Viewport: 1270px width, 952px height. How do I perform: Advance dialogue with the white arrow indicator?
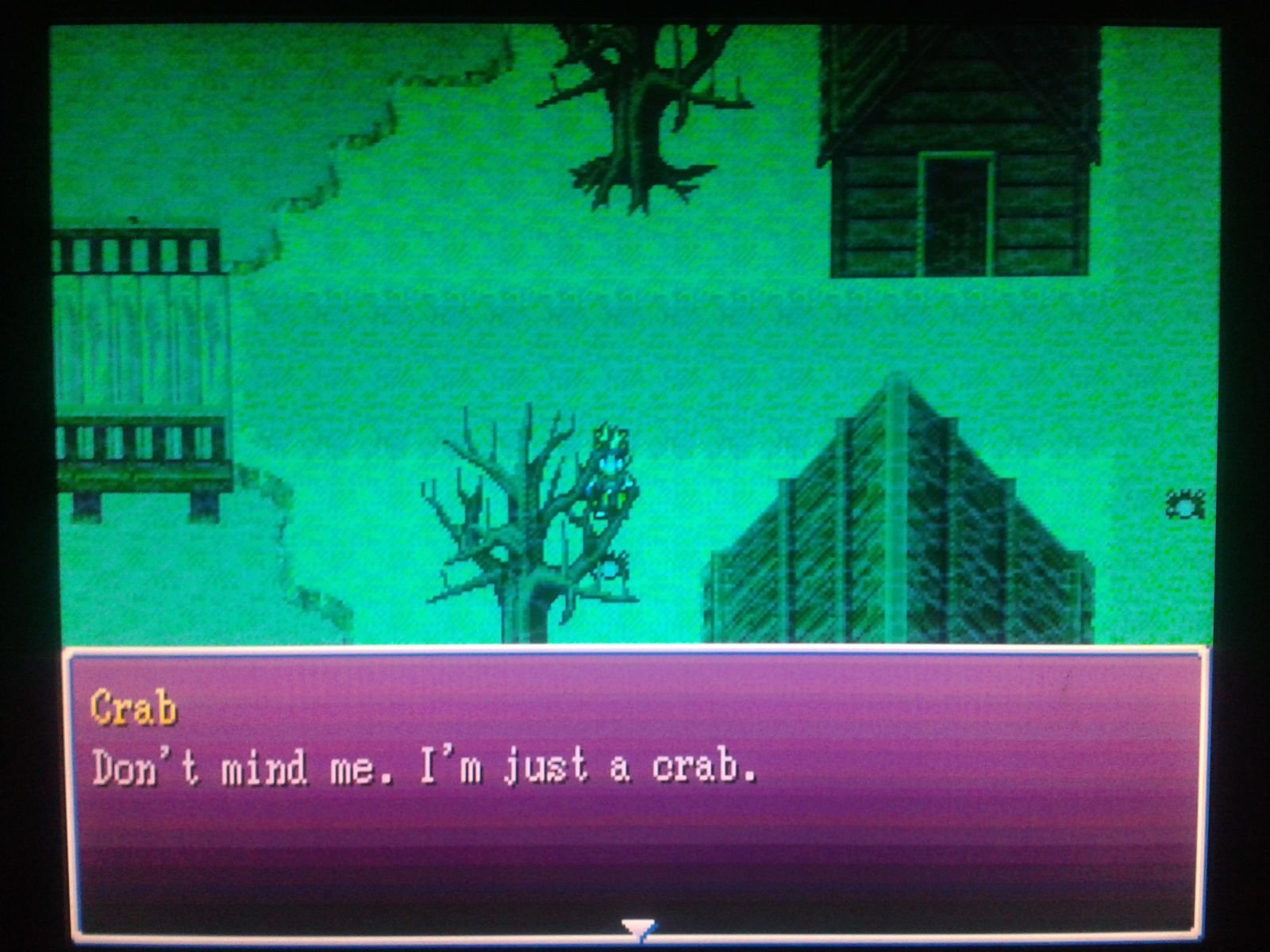tap(638, 927)
